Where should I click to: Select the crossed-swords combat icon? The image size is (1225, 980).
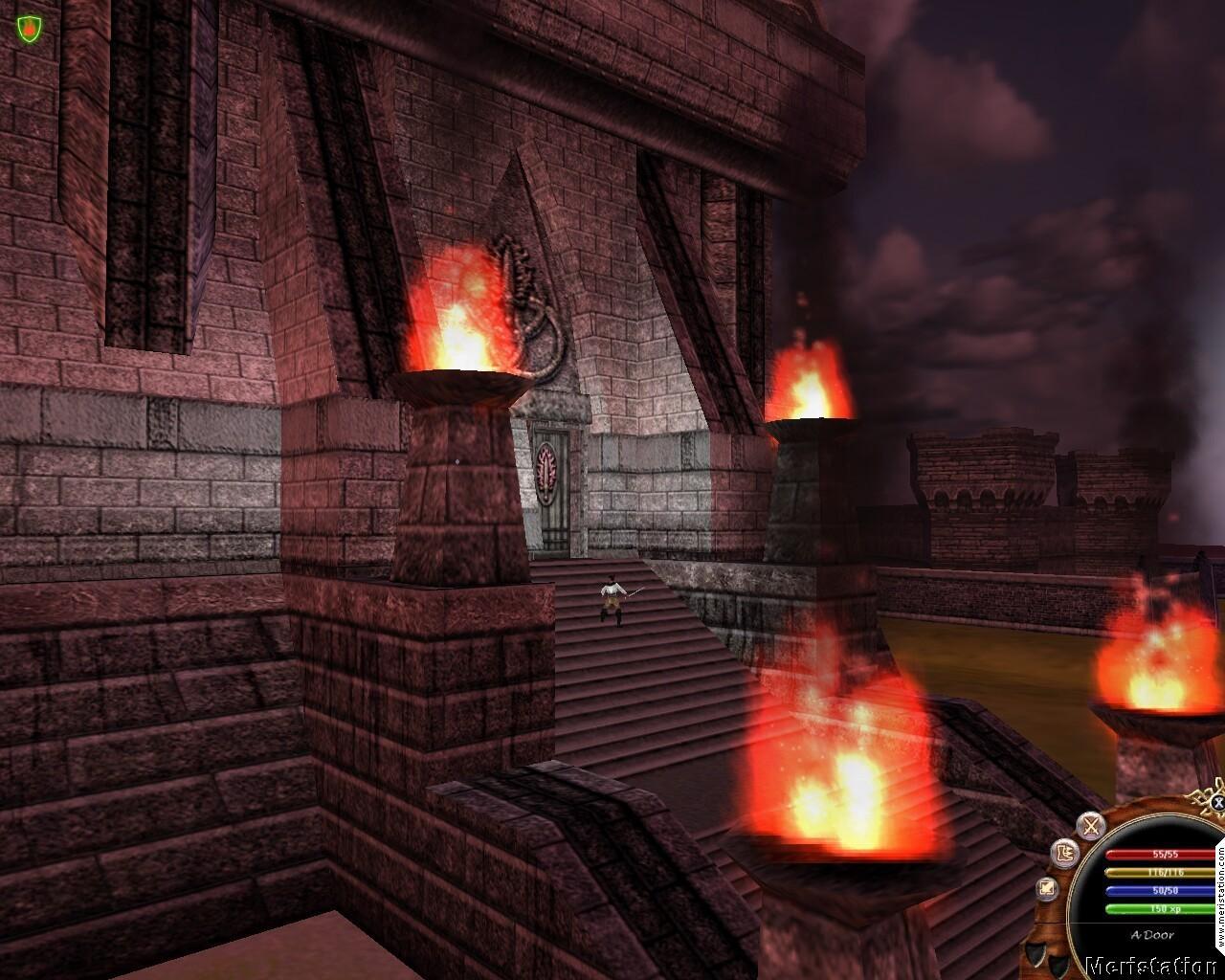point(1090,826)
